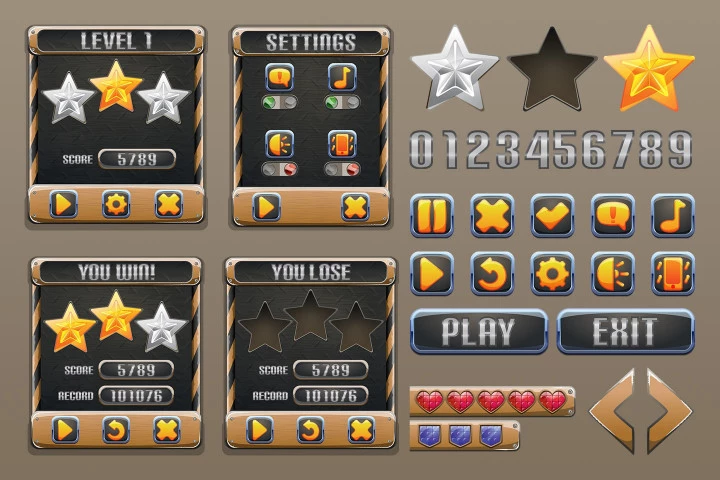
Task: Toggle the switch under Settings phone vibration icon
Action: tap(342, 169)
